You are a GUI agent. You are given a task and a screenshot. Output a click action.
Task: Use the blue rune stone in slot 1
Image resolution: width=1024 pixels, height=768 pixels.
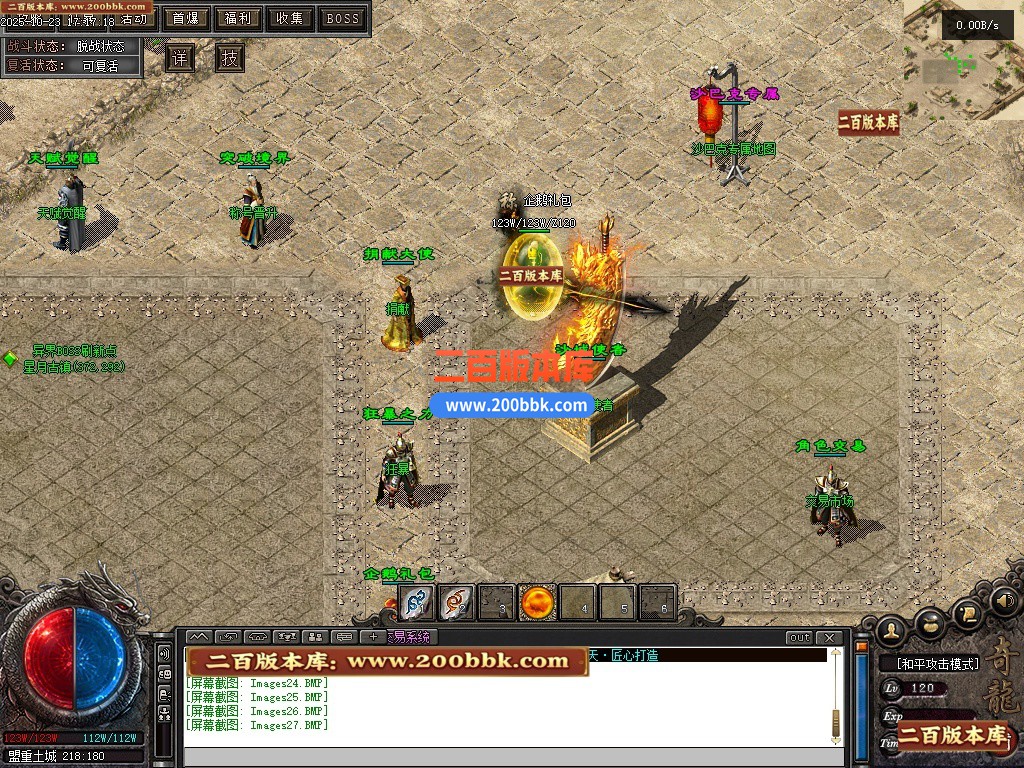click(x=417, y=602)
